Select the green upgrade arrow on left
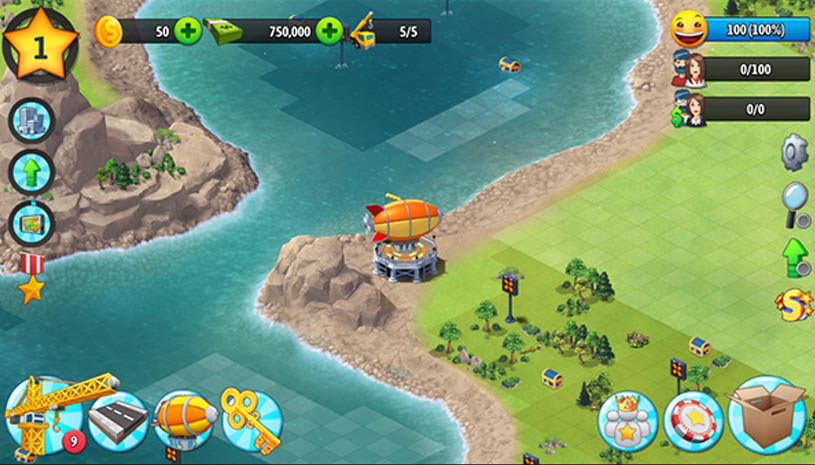Image resolution: width=815 pixels, height=465 pixels. 30,171
